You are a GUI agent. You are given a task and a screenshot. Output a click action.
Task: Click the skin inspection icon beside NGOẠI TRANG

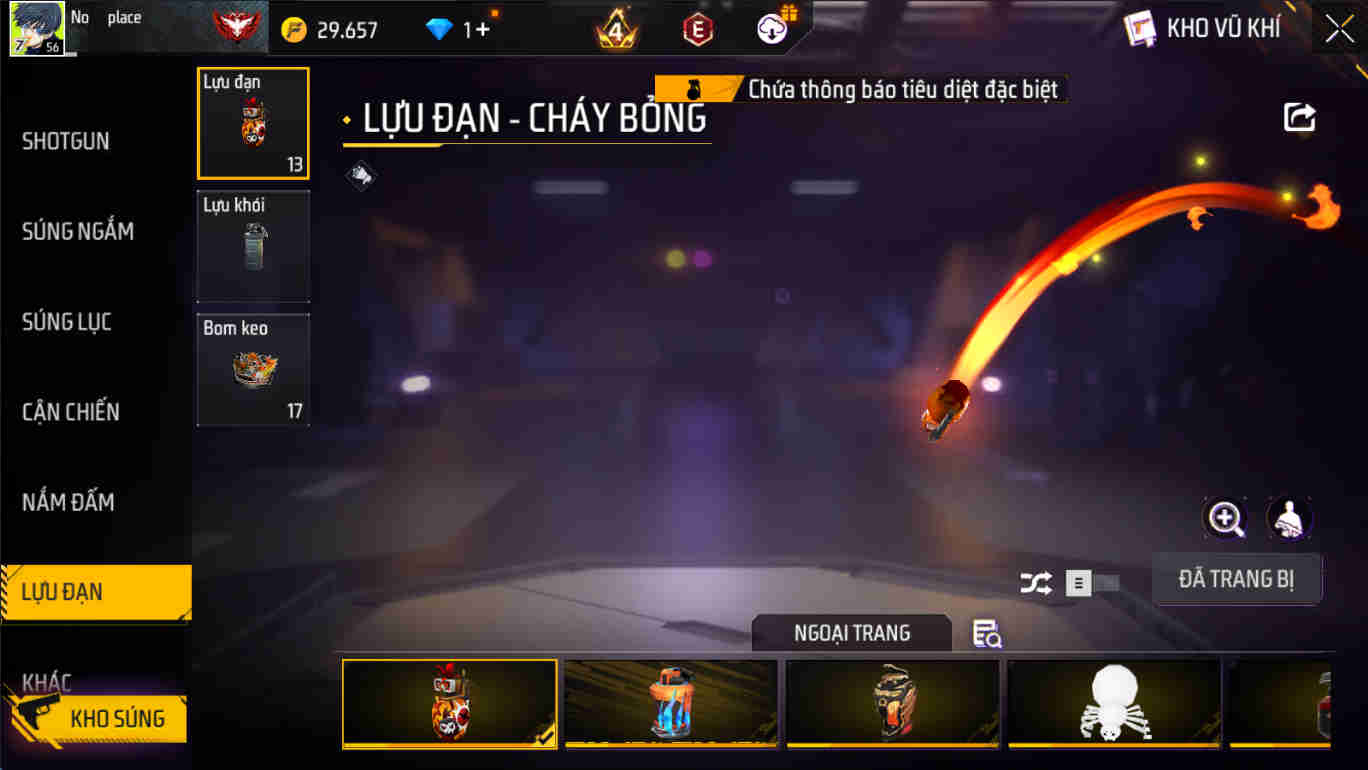pyautogui.click(x=986, y=633)
